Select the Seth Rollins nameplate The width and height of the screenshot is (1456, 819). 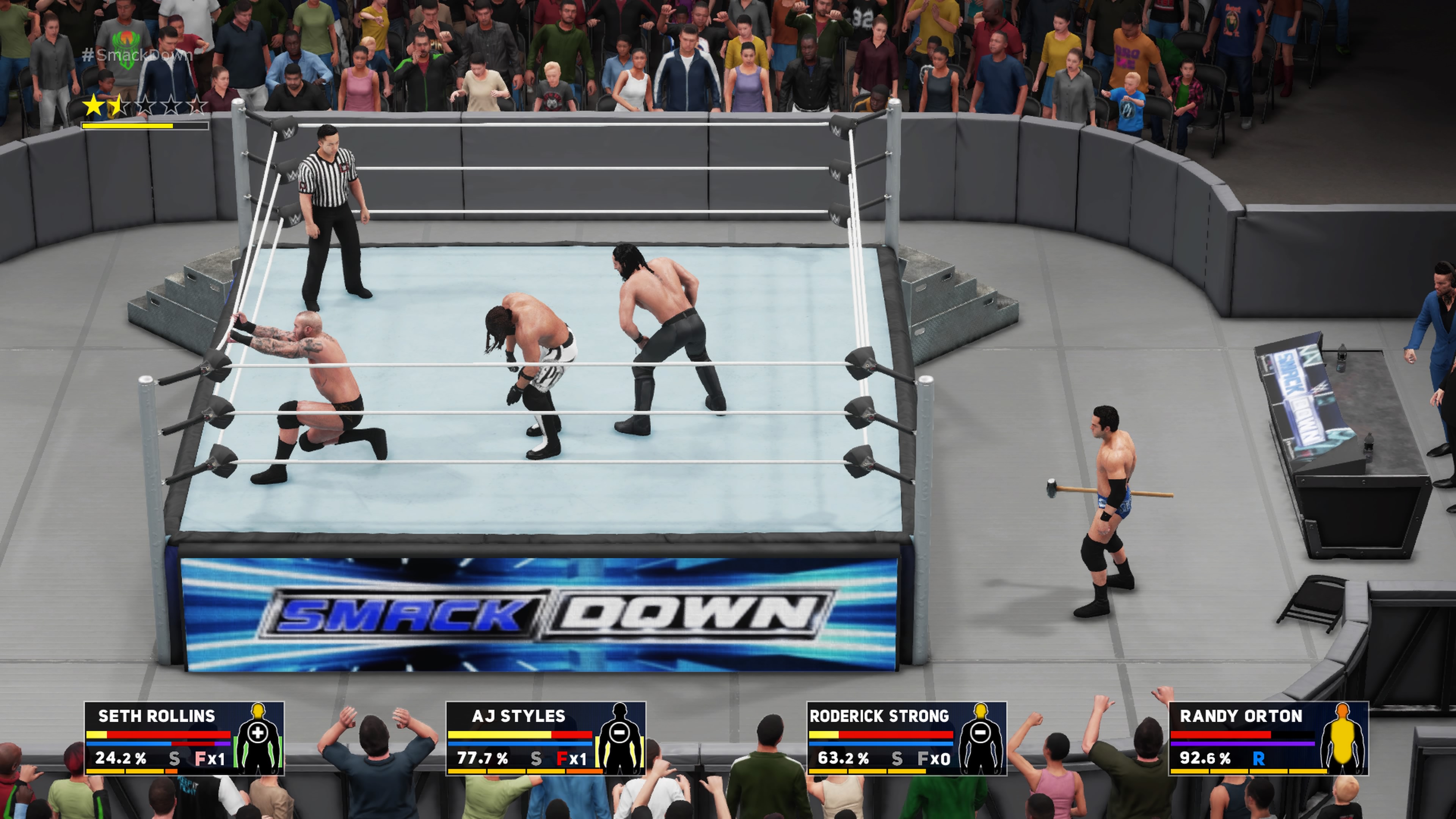pos(155,717)
